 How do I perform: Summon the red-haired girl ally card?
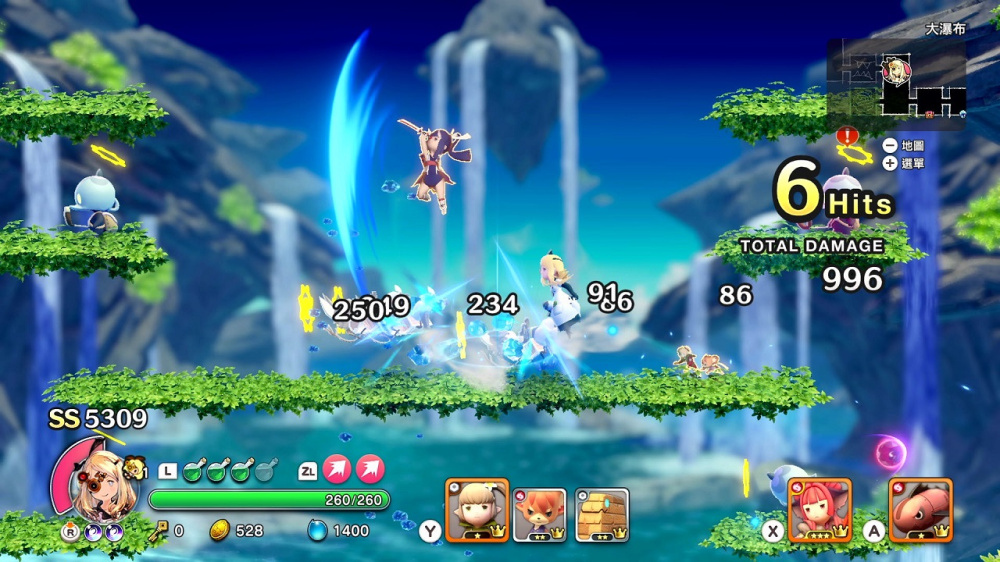[x=820, y=510]
